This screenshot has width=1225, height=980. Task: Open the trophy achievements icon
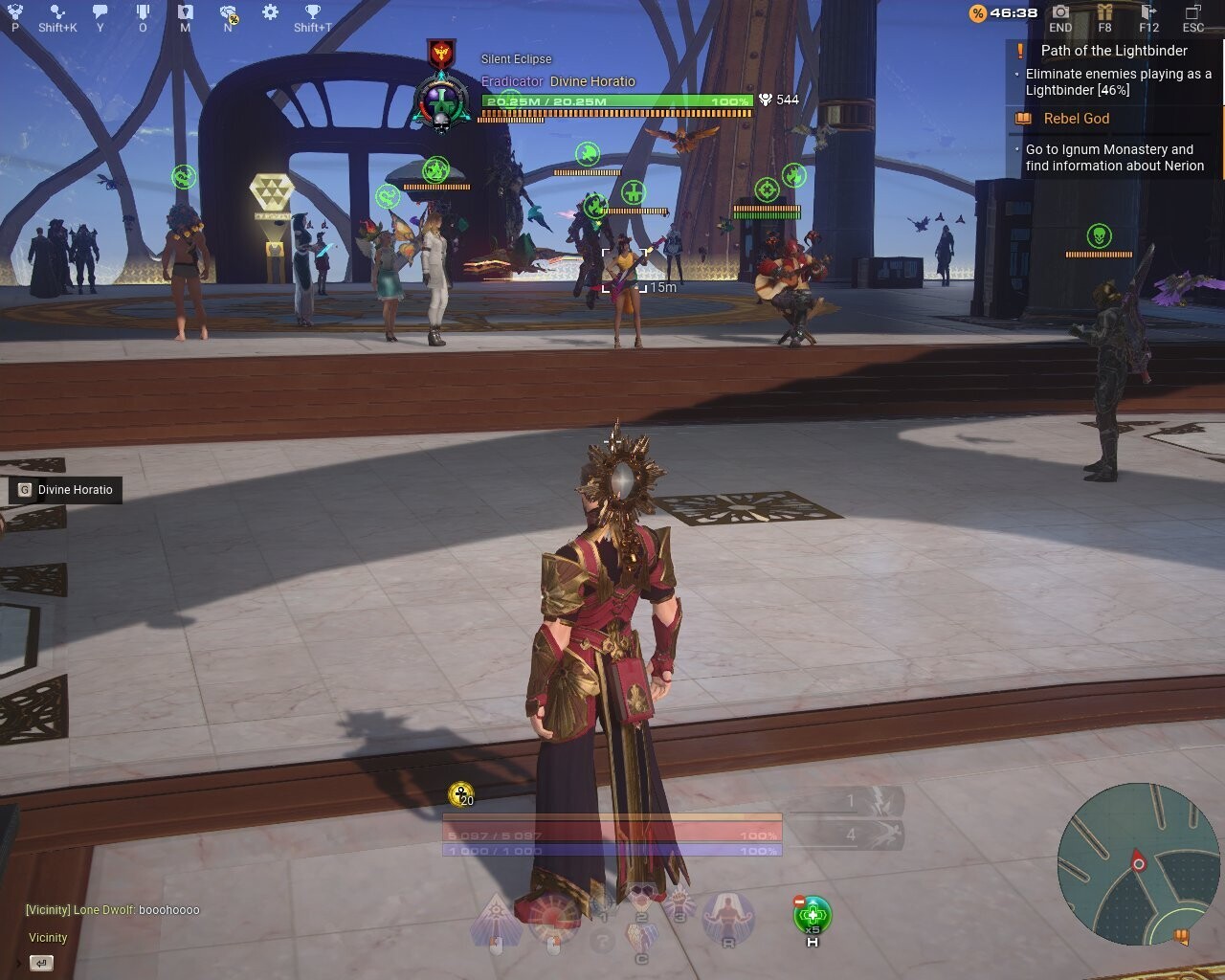tap(313, 12)
